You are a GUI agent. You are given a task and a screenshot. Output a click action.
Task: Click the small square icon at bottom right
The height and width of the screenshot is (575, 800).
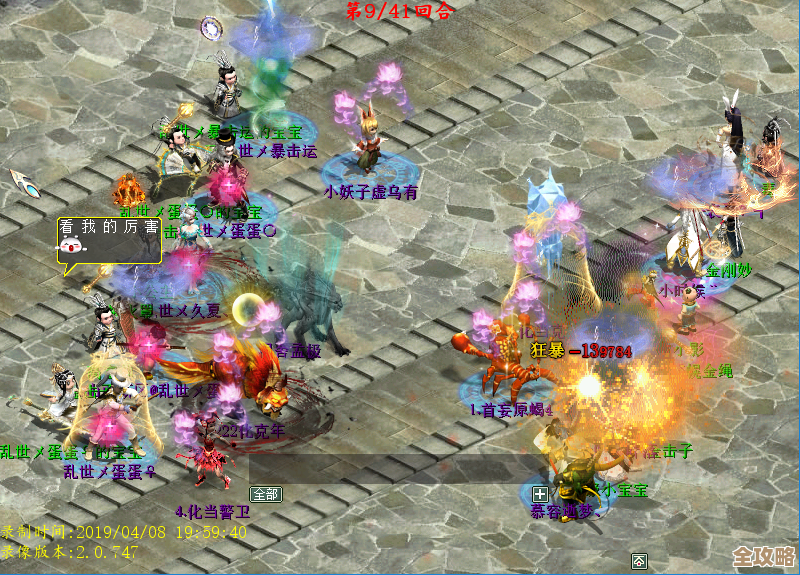pyautogui.click(x=639, y=558)
